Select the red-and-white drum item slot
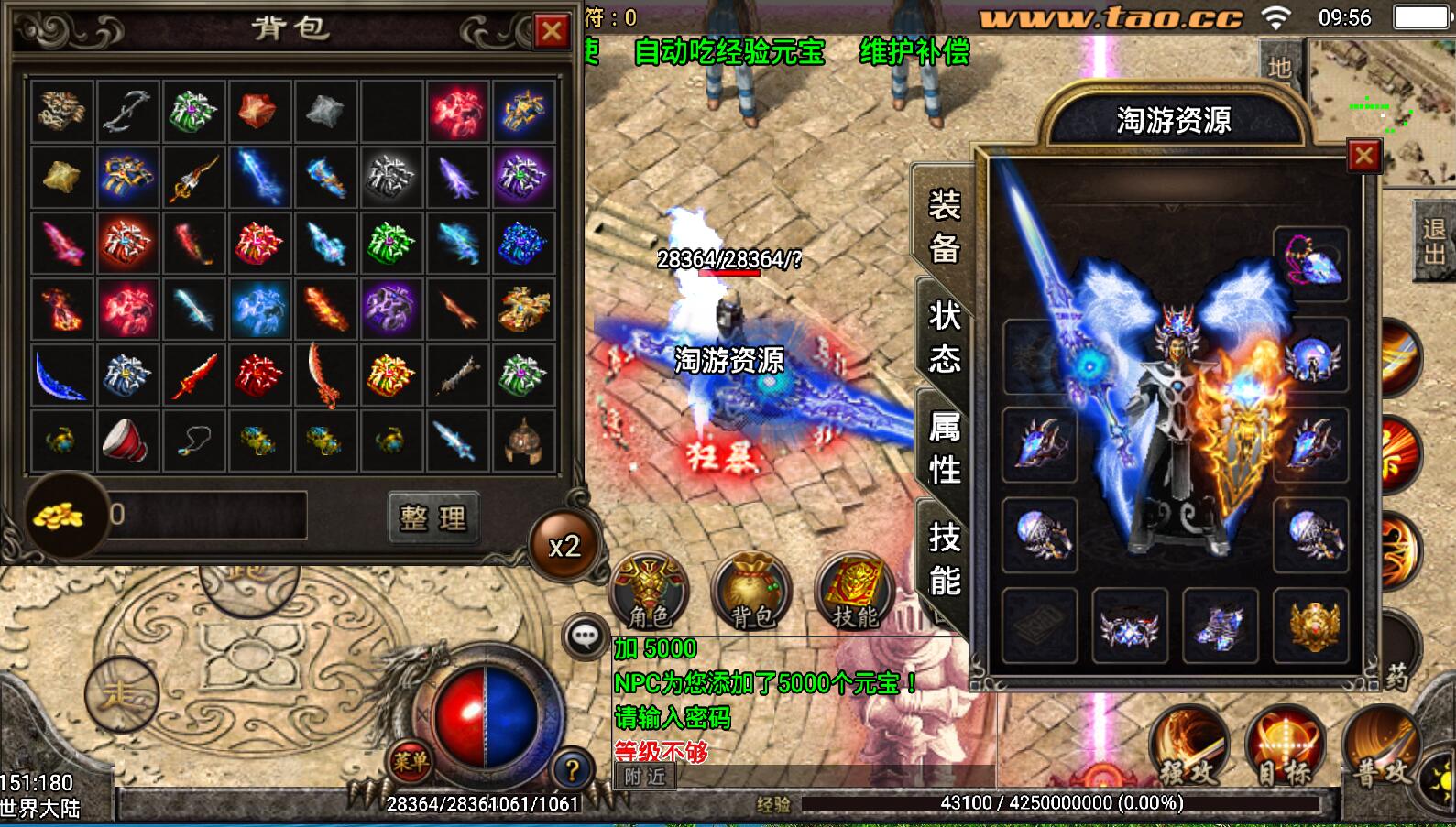 coord(127,441)
